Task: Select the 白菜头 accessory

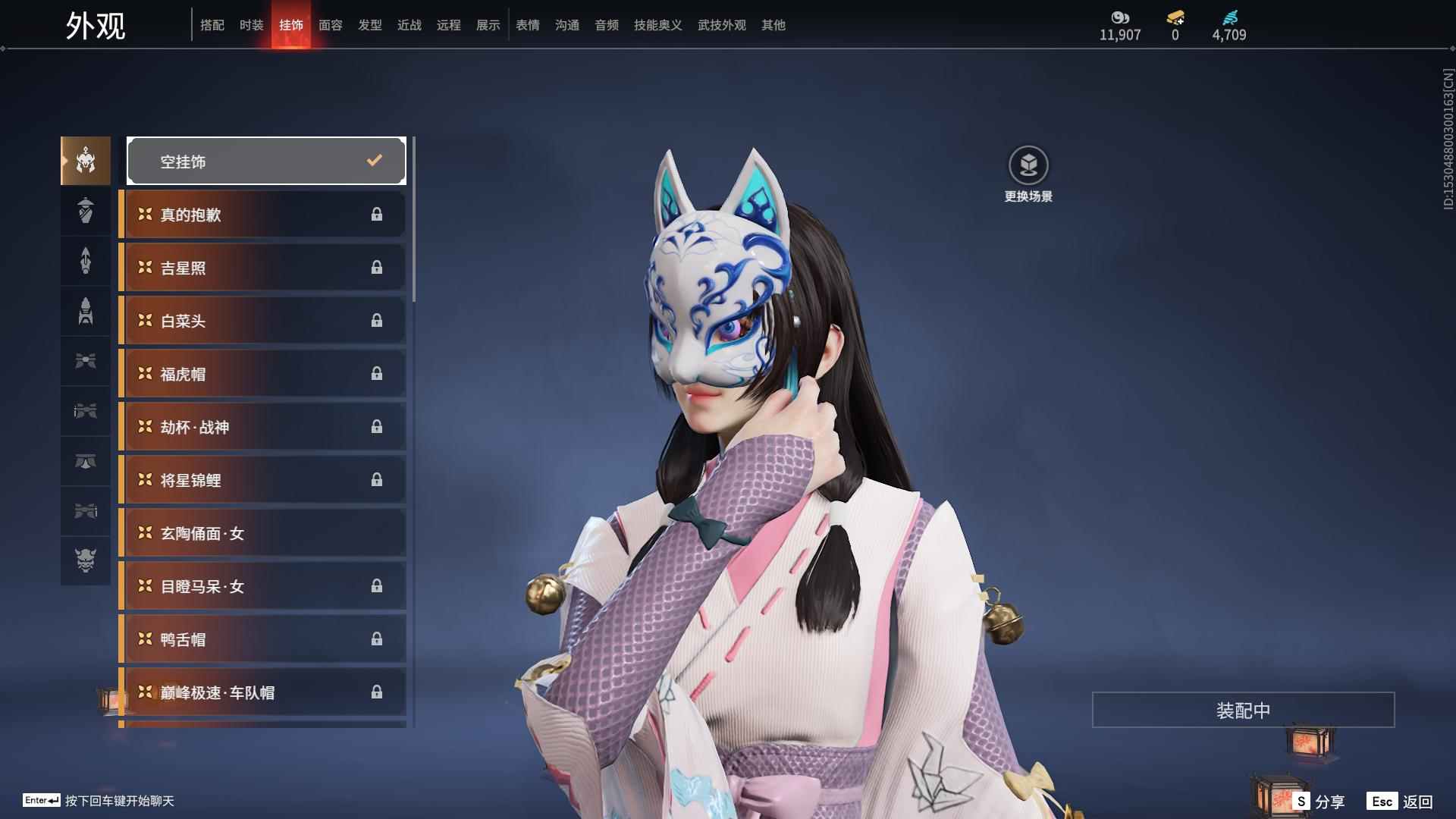Action: pos(263,321)
